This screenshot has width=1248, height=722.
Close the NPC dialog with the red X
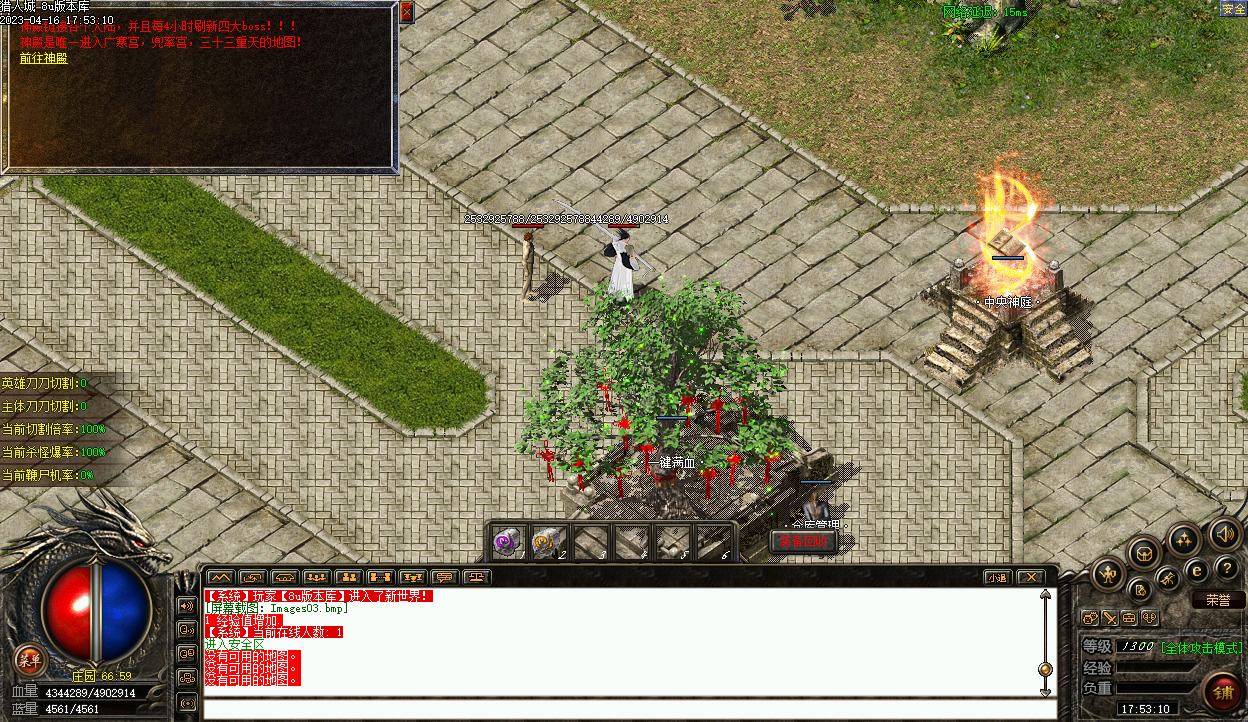pyautogui.click(x=406, y=13)
